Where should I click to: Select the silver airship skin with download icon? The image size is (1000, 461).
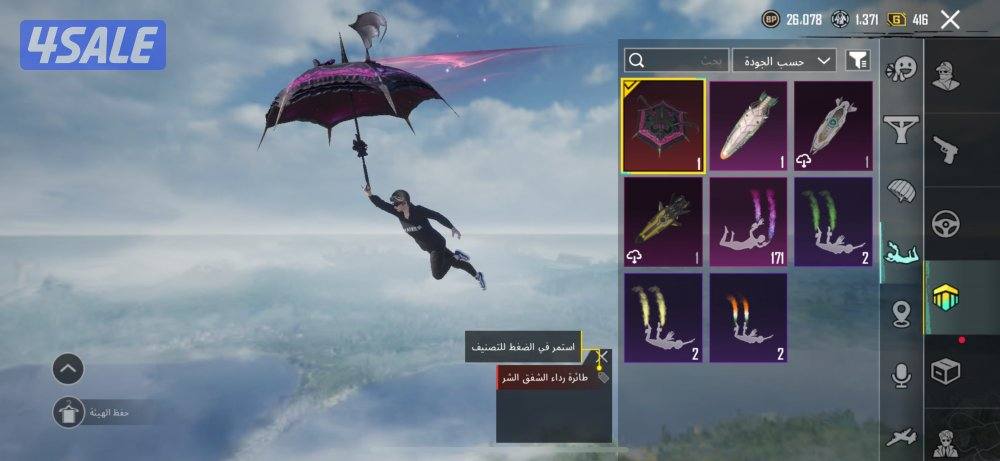[833, 126]
